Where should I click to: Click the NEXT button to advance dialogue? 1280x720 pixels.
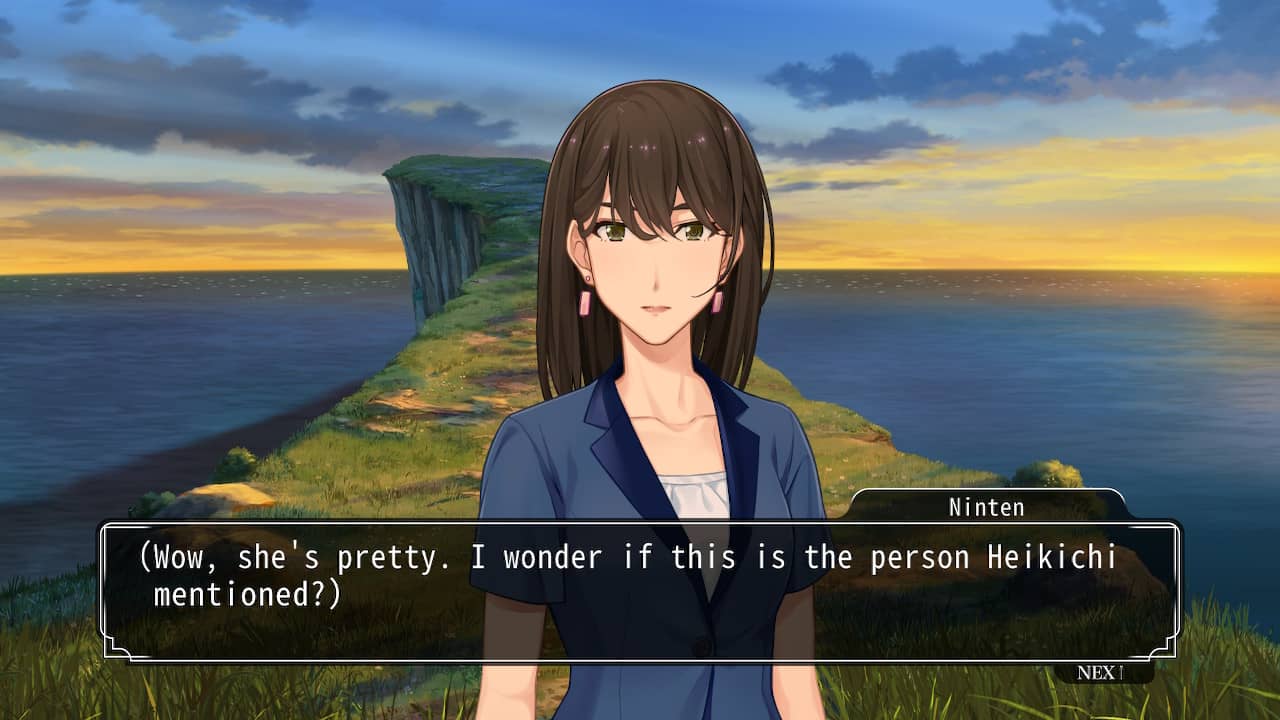coord(1100,673)
